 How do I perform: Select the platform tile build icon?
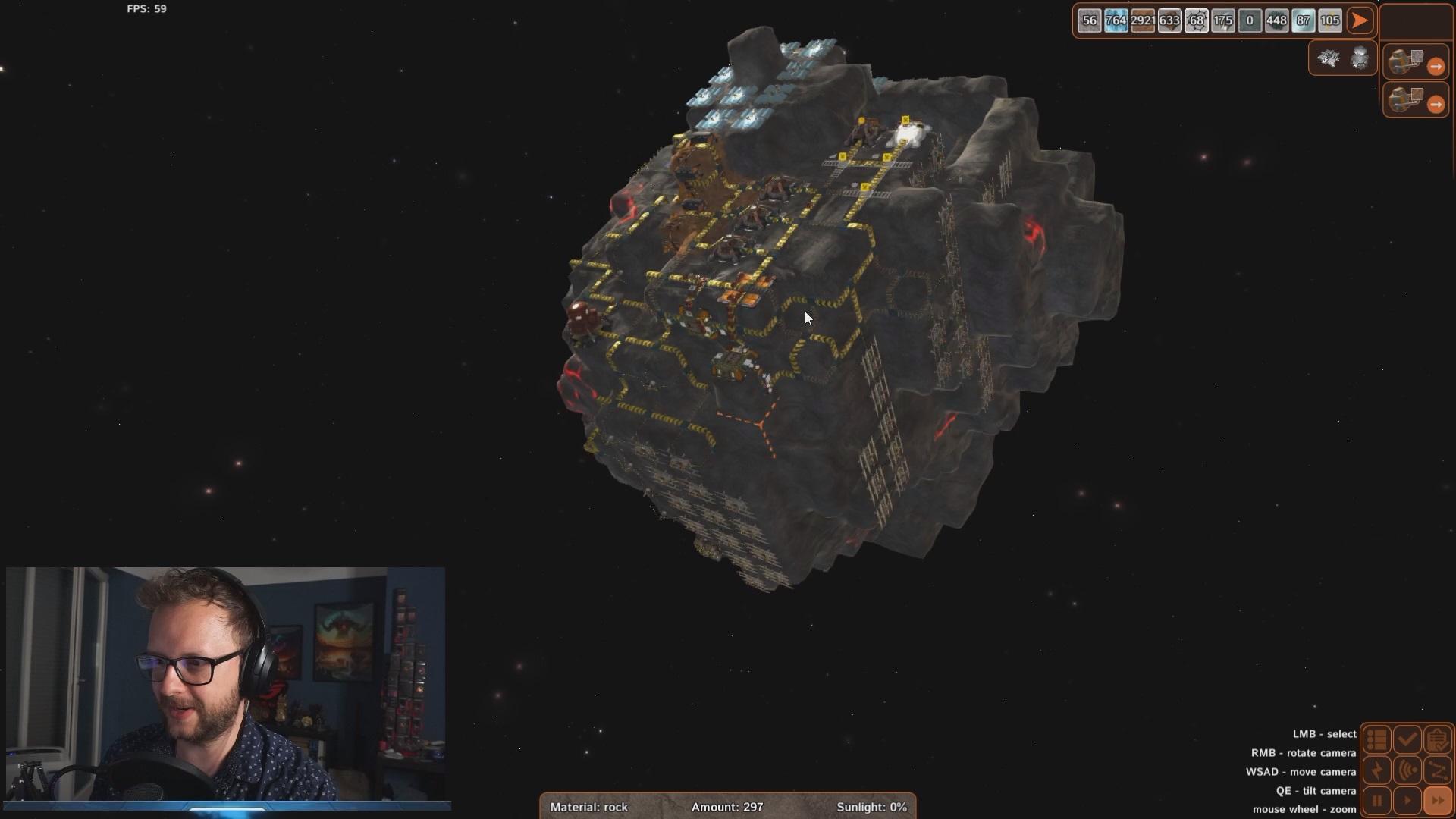click(1329, 58)
